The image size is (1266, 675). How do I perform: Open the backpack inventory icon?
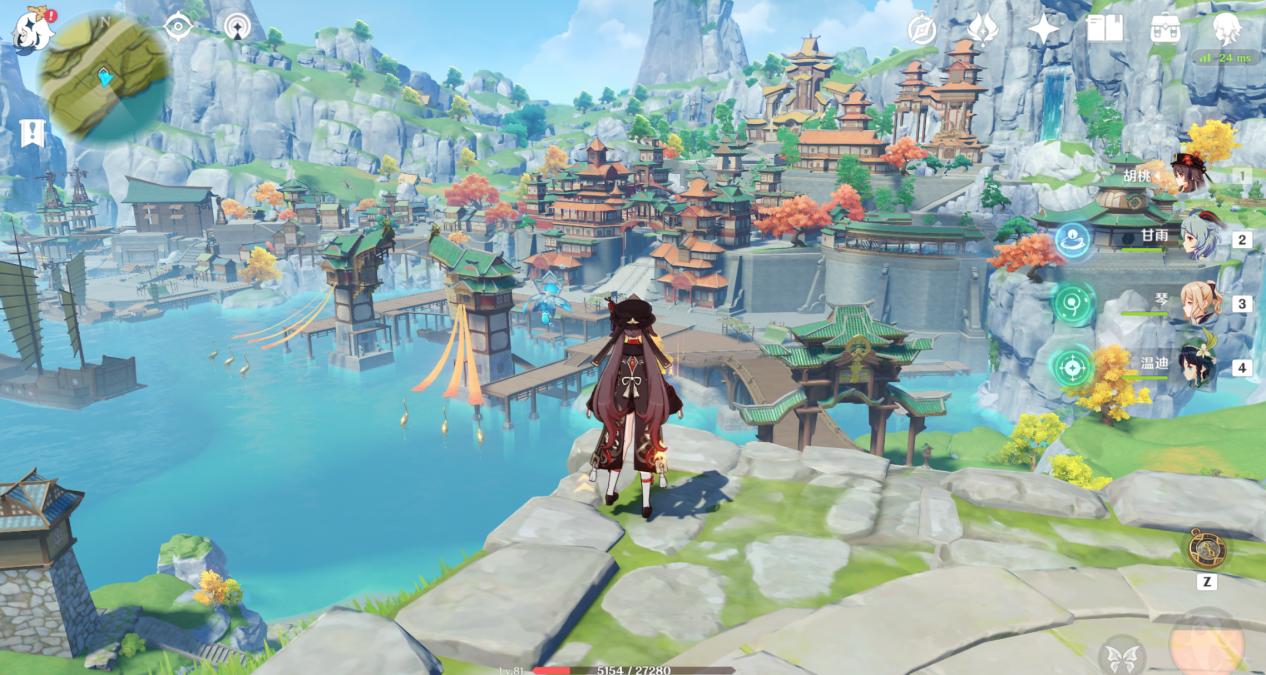point(1165,29)
